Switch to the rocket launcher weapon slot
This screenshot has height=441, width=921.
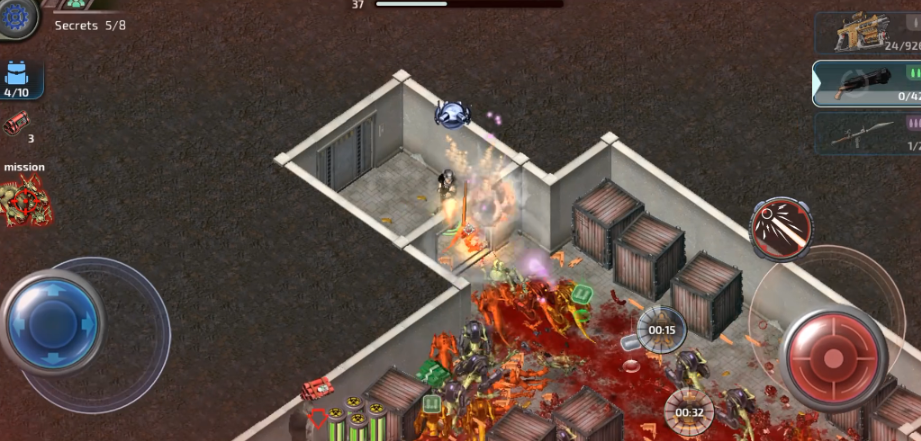pyautogui.click(x=866, y=133)
